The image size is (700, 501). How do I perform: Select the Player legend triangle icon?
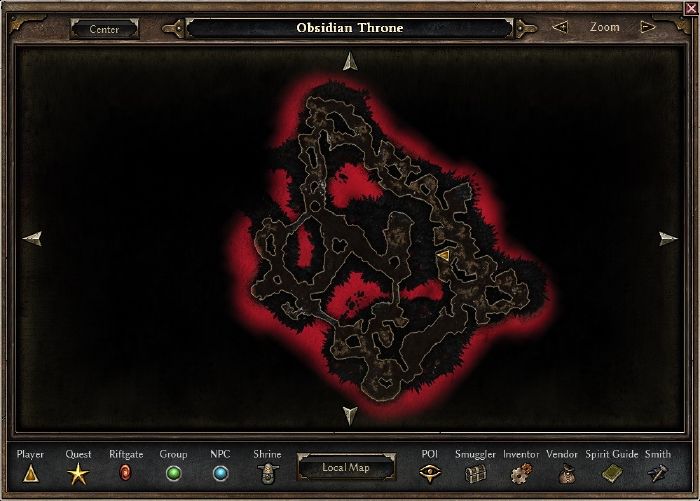click(x=30, y=474)
